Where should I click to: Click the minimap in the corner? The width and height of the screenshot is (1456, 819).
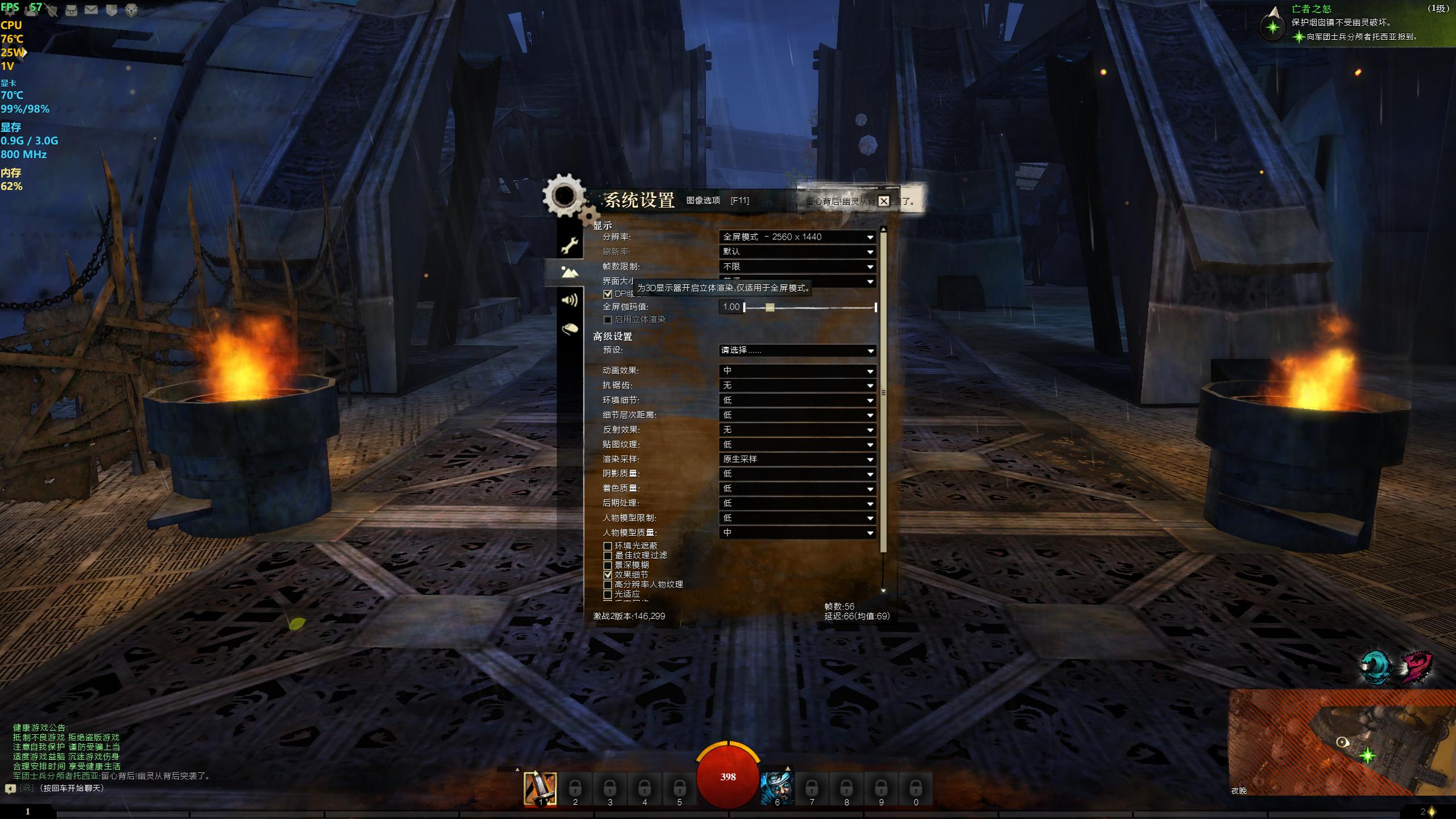pos(1342,742)
